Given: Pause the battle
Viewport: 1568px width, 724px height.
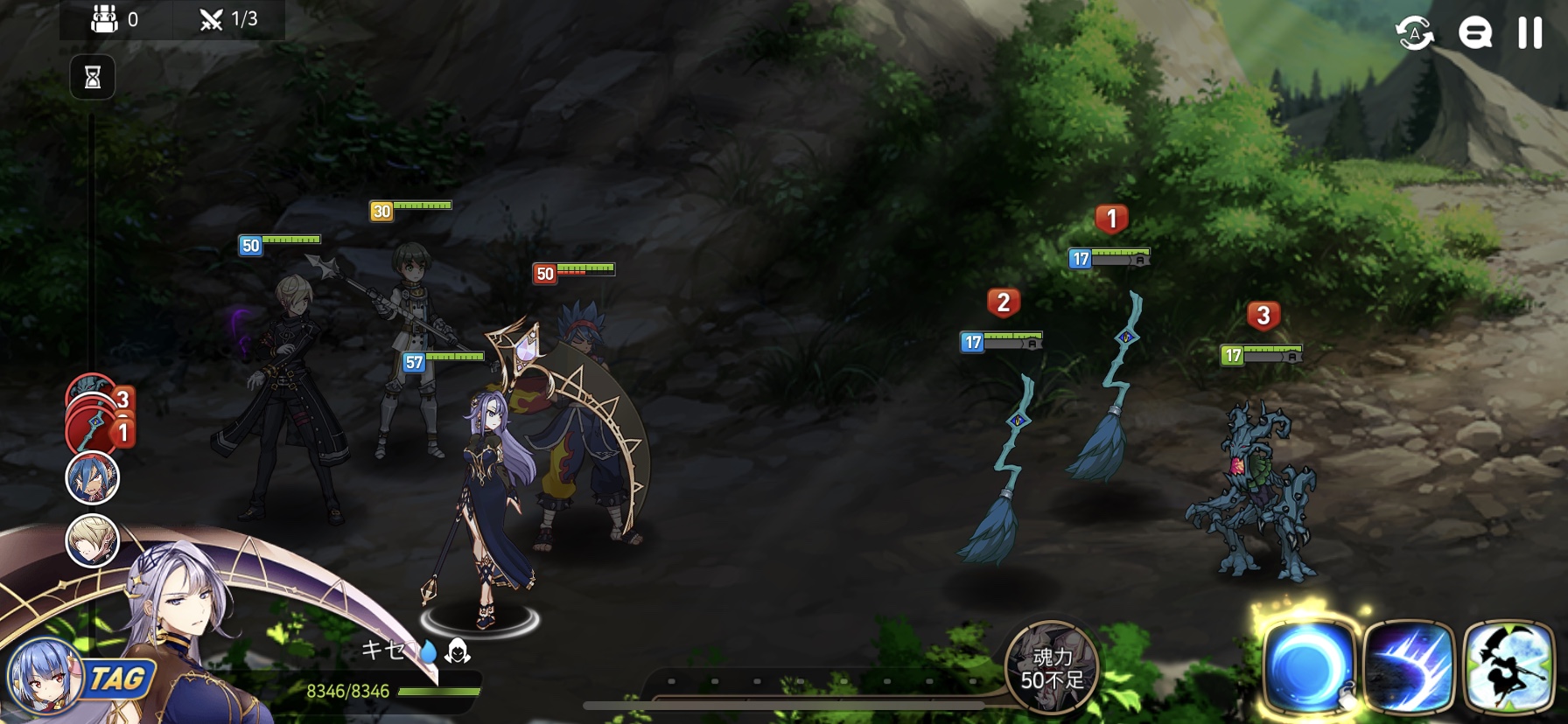Looking at the screenshot, I should click(1529, 33).
